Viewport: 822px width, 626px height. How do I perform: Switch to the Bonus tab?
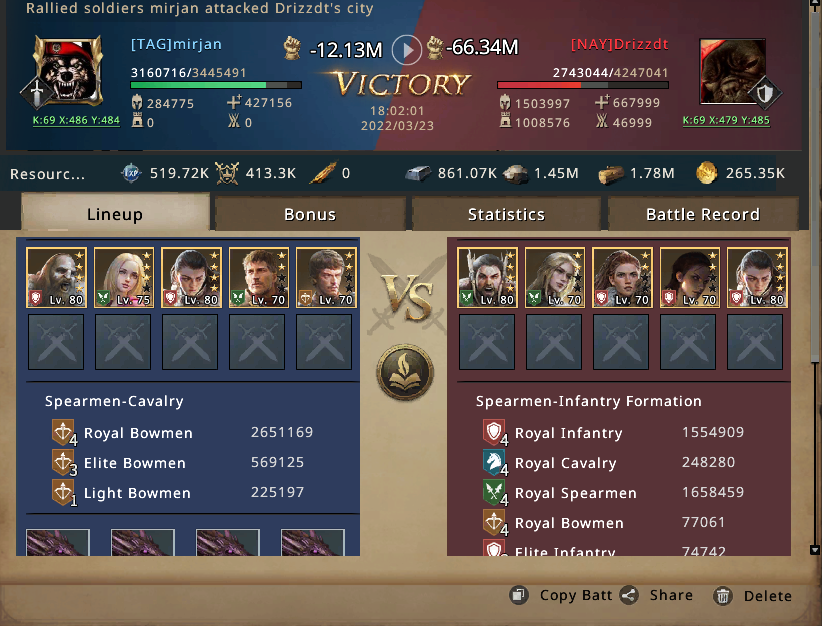tap(309, 214)
